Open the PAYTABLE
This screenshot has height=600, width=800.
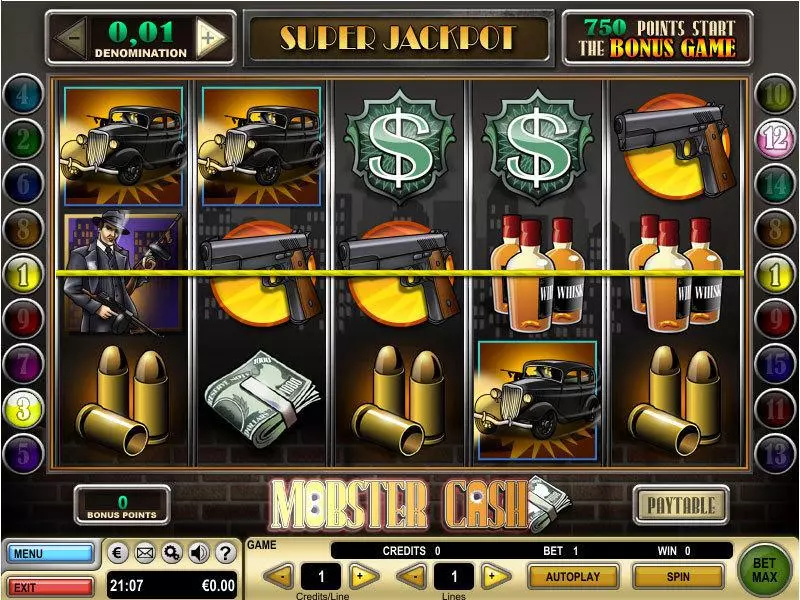coord(680,505)
